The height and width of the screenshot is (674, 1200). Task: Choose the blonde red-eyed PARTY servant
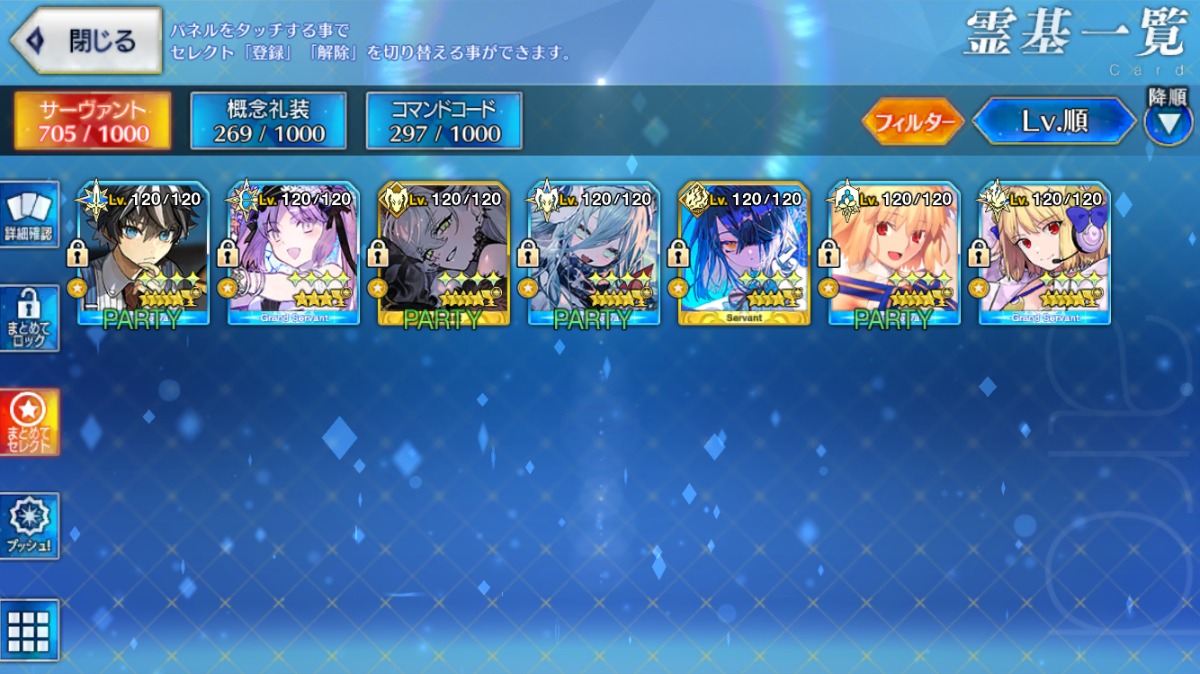coord(894,255)
